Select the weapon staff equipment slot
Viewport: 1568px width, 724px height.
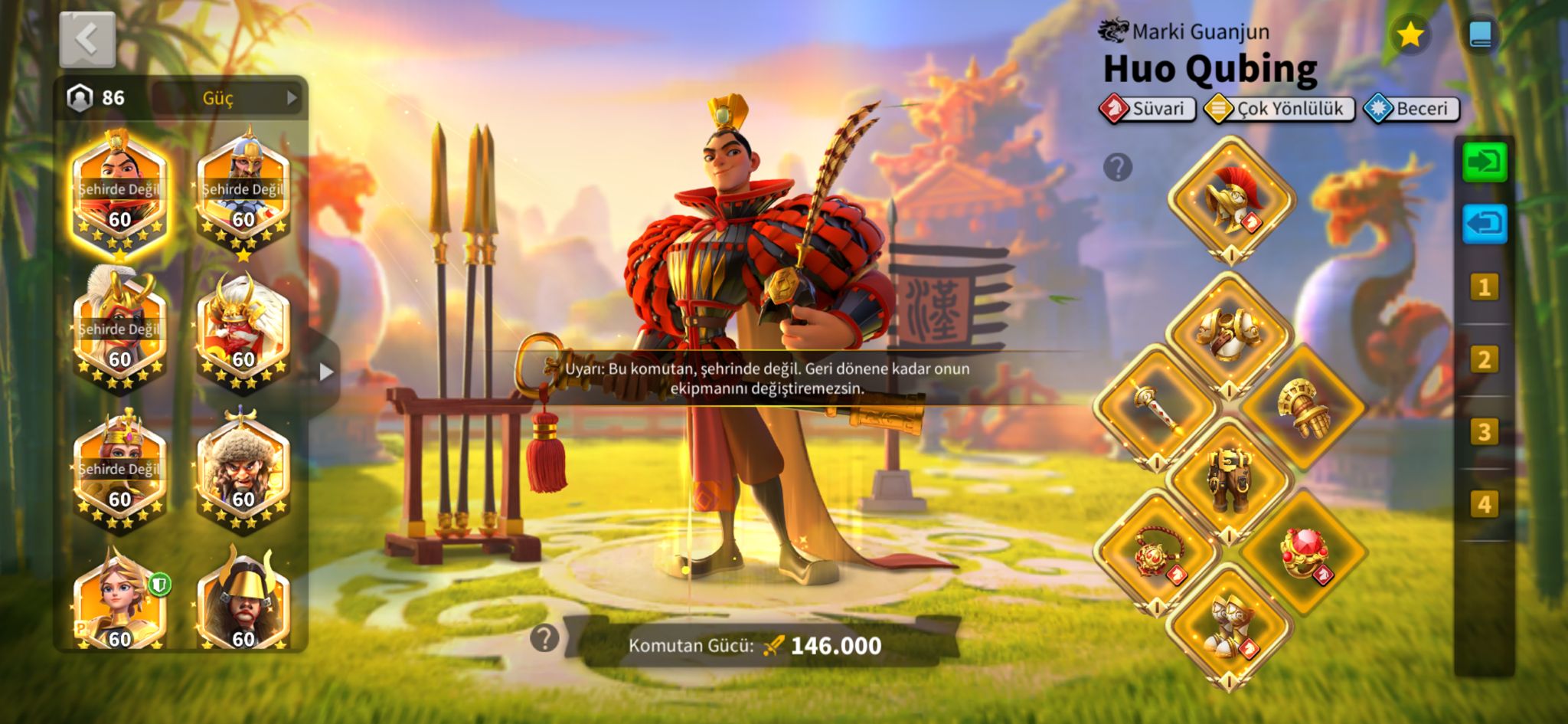point(1156,405)
